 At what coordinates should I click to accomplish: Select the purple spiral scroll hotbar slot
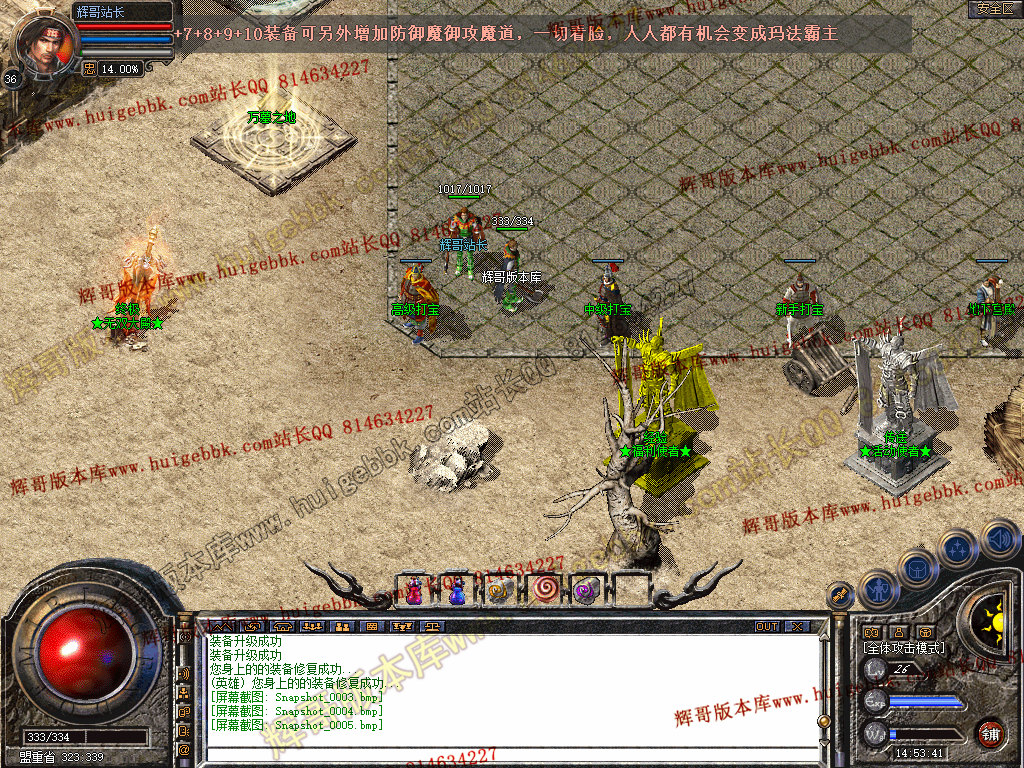point(586,591)
